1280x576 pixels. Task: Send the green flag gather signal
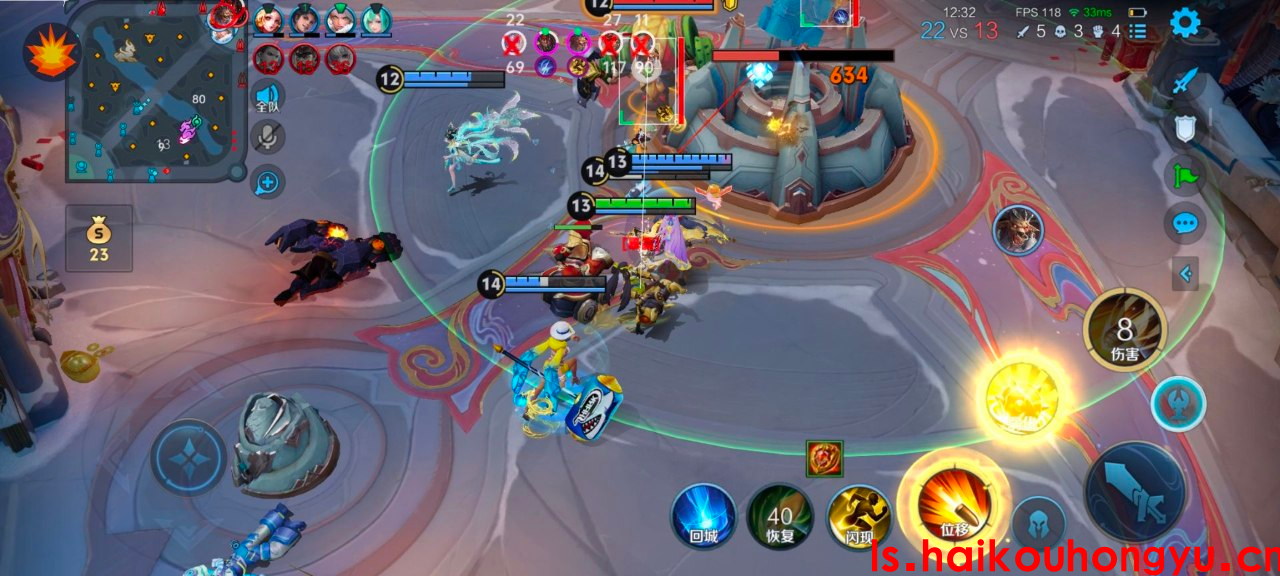pos(1185,175)
